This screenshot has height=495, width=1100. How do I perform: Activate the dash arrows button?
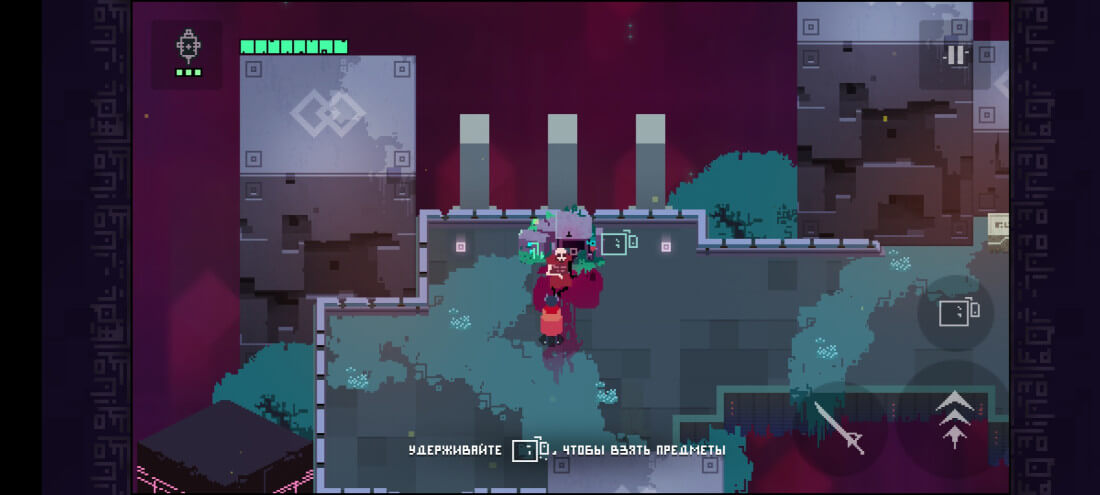click(954, 416)
